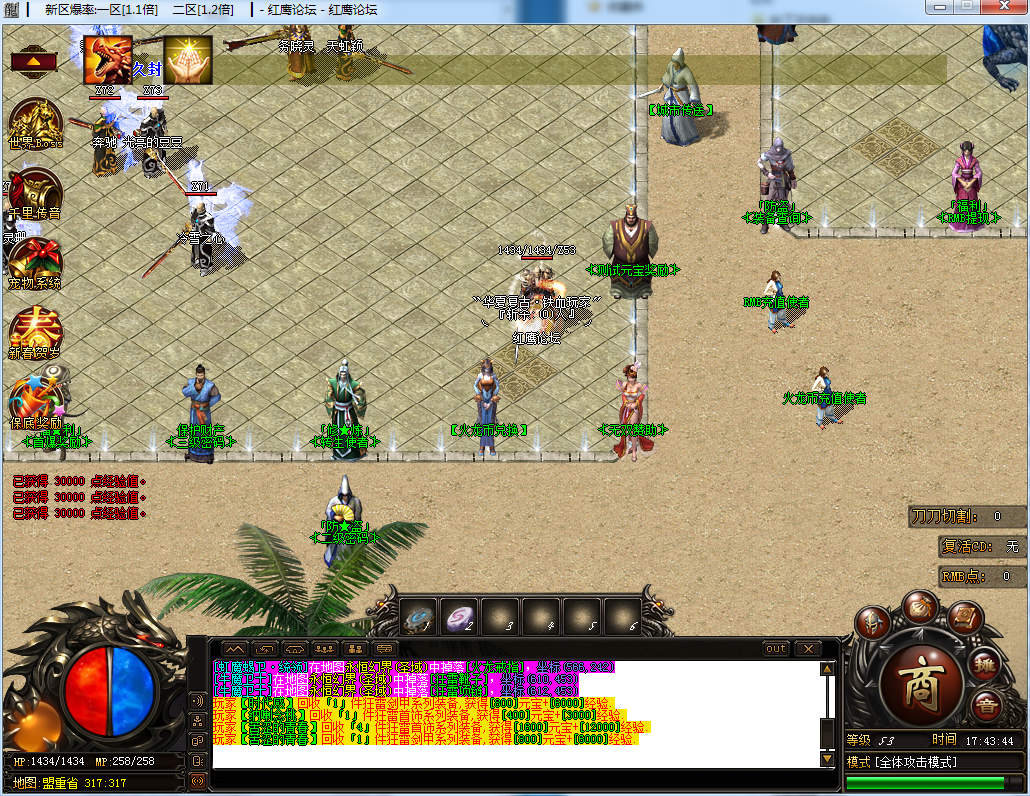Collapse the side icons with the arrow button

click(x=34, y=61)
